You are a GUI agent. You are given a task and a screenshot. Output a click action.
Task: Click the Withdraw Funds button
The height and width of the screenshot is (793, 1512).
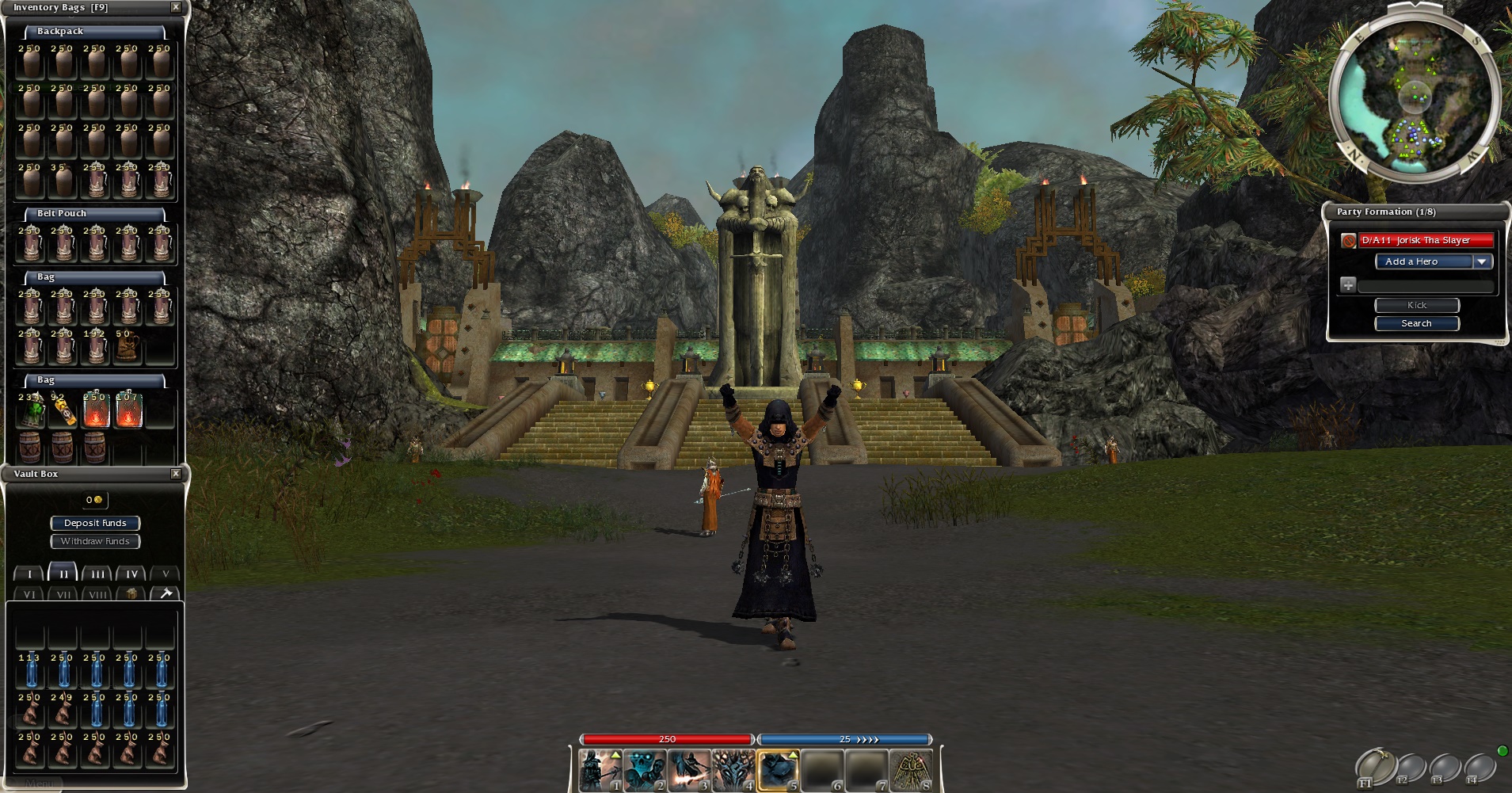95,541
